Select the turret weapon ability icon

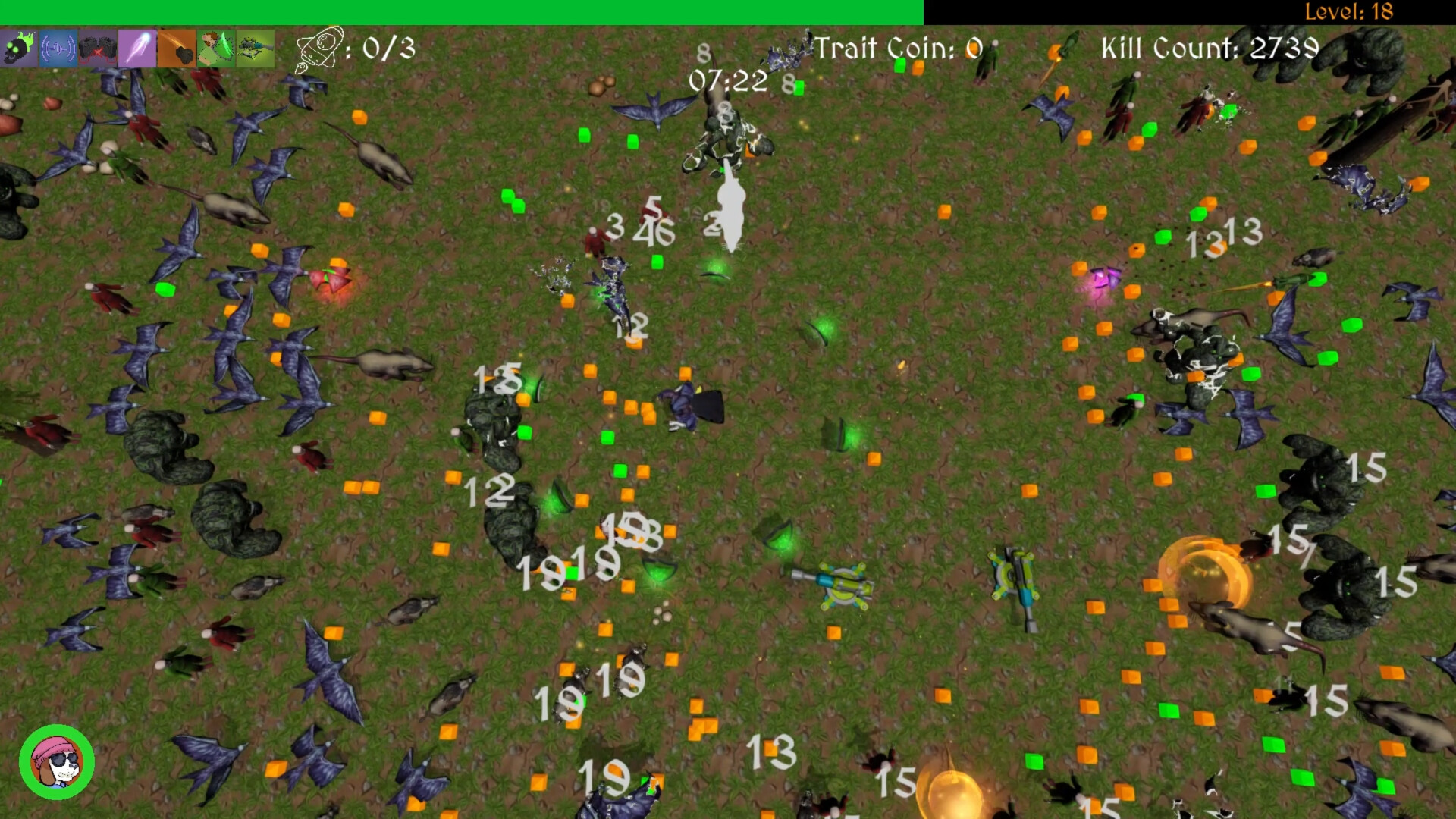(255, 49)
